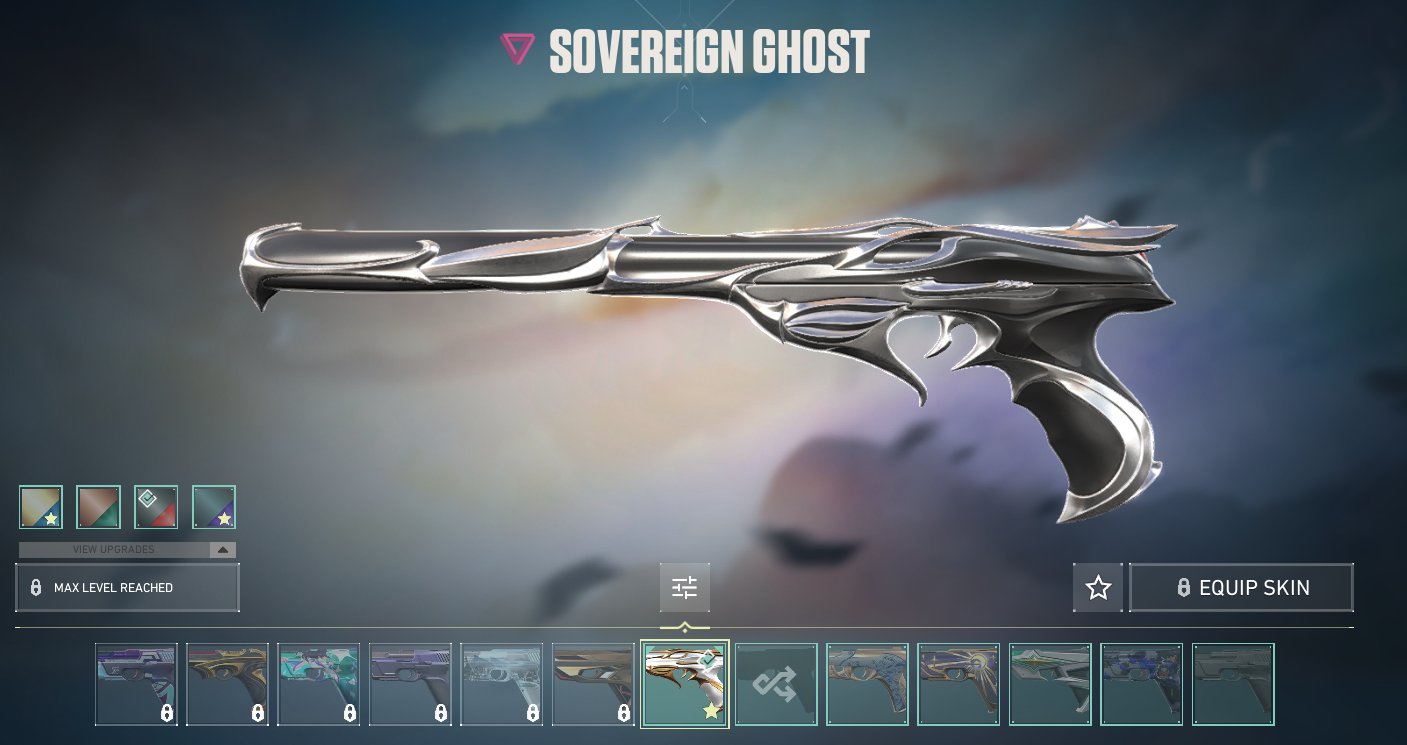The height and width of the screenshot is (745, 1407).
Task: Select the gold and blue variant swatch
Action: pyautogui.click(x=41, y=507)
